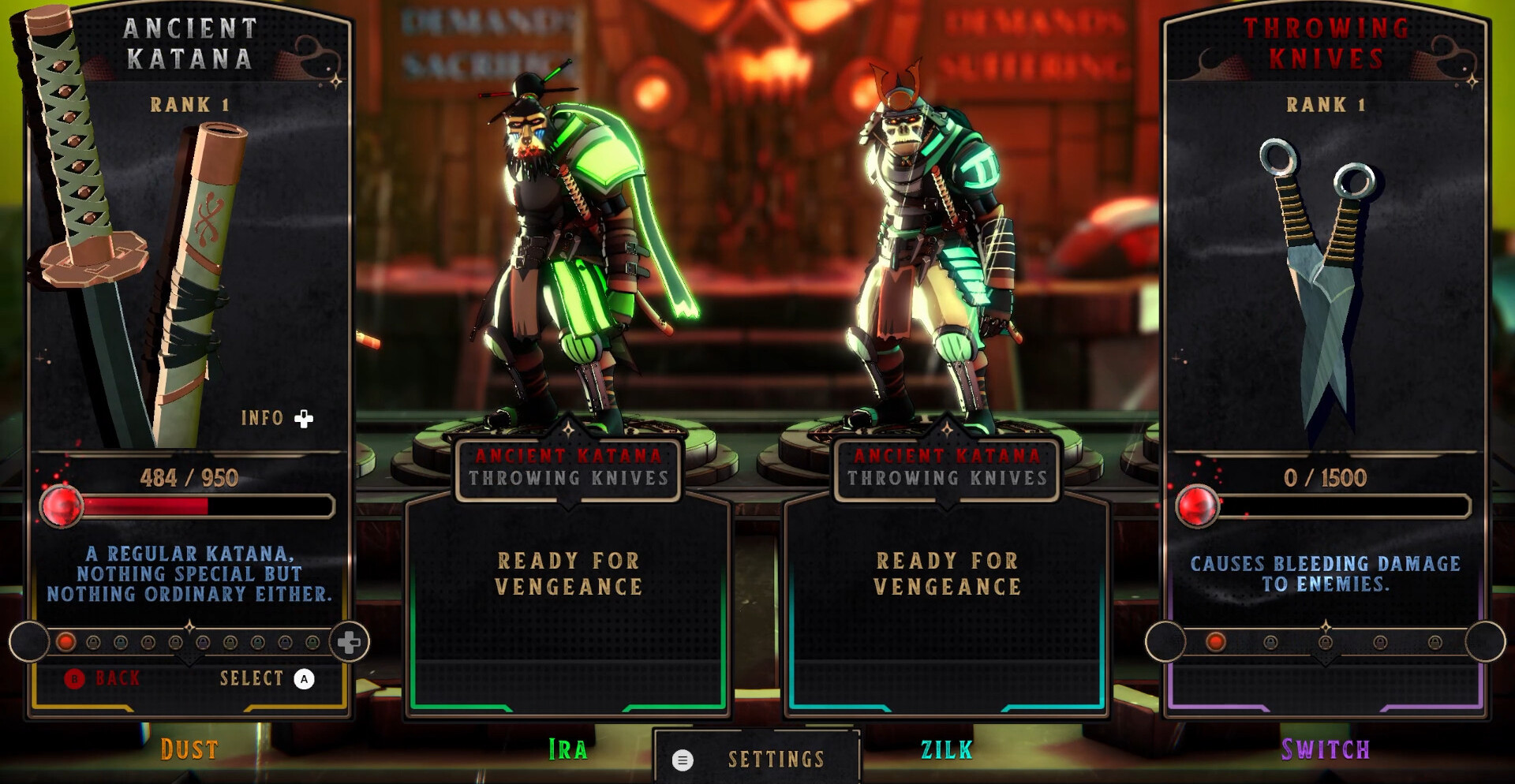This screenshot has width=1515, height=784.
Task: Go to previous weapon on Switch's selector
Action: coord(1165,642)
